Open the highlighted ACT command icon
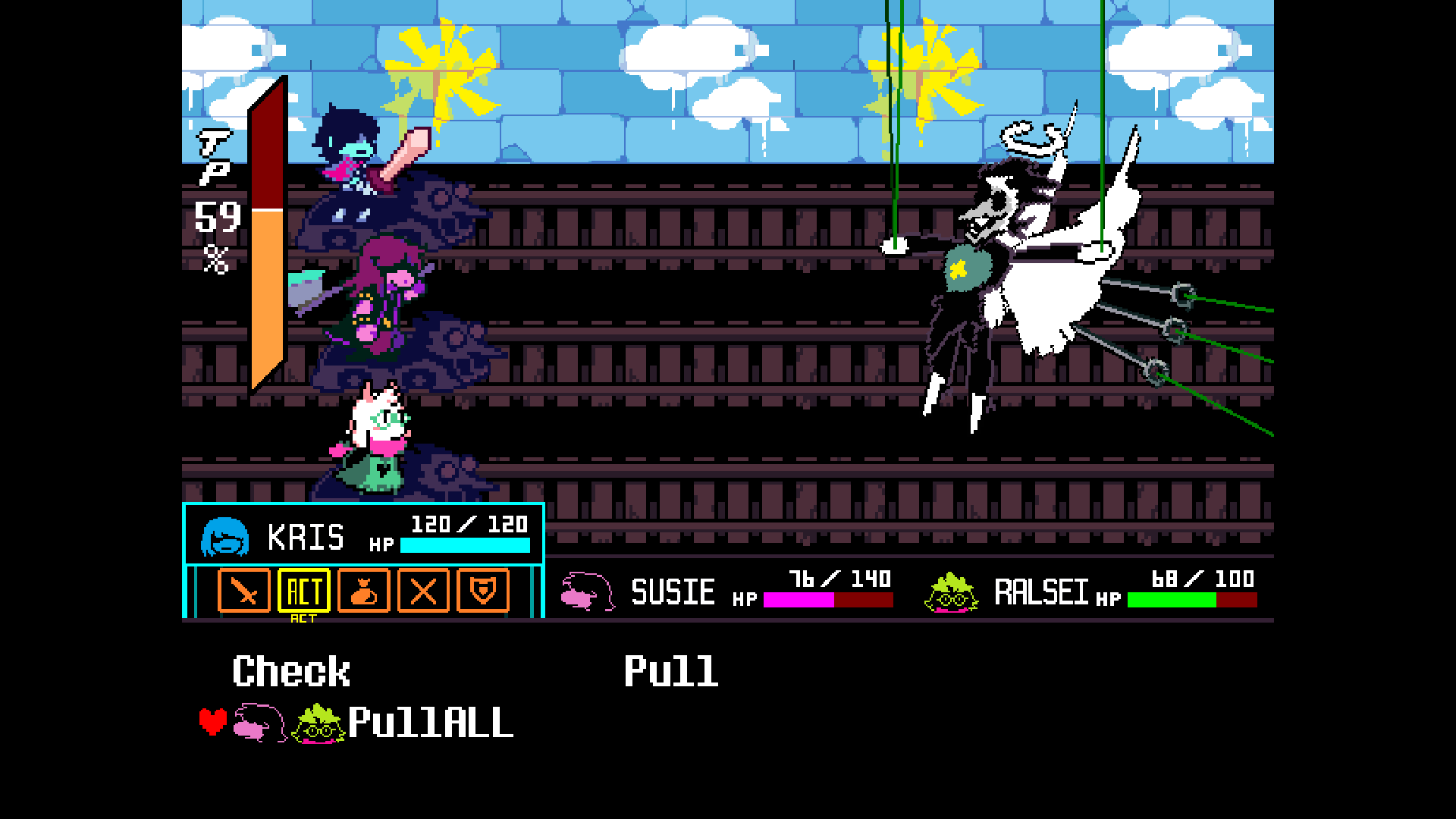The image size is (1456, 819). tap(303, 591)
